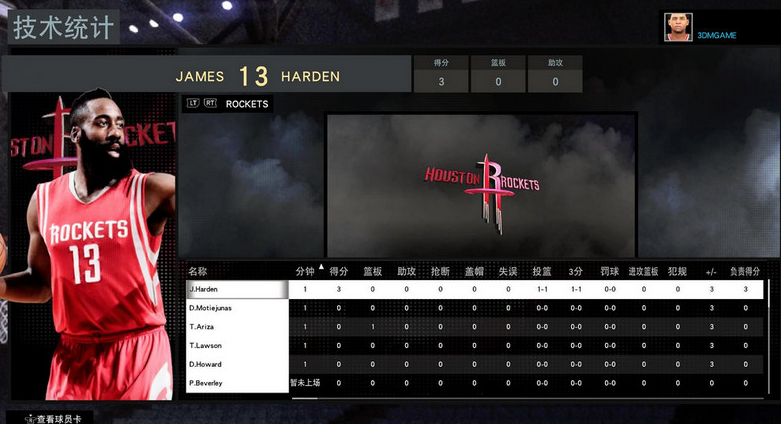Switch to the ROCKETS team tab
Viewport: 781px width, 424px height.
tap(246, 104)
